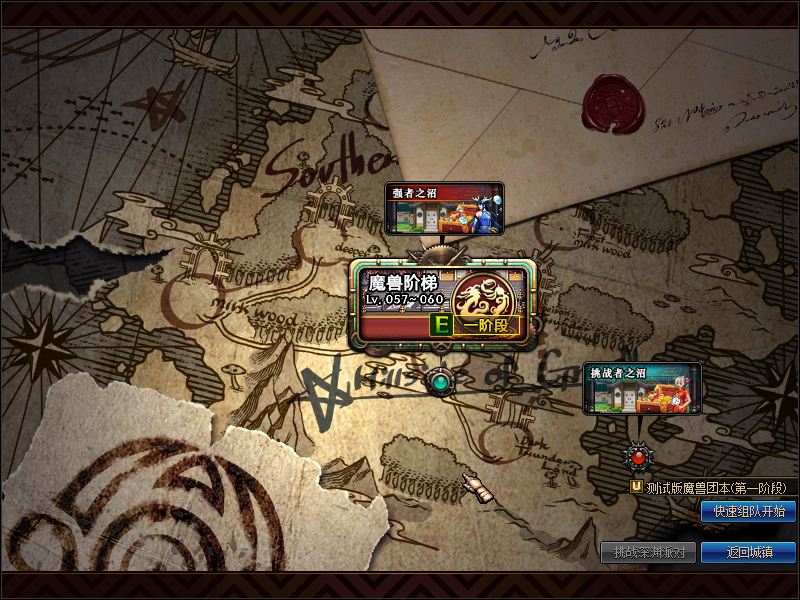Choose the 强者之招 dungeon thumbnail
800x600 pixels.
(x=444, y=208)
